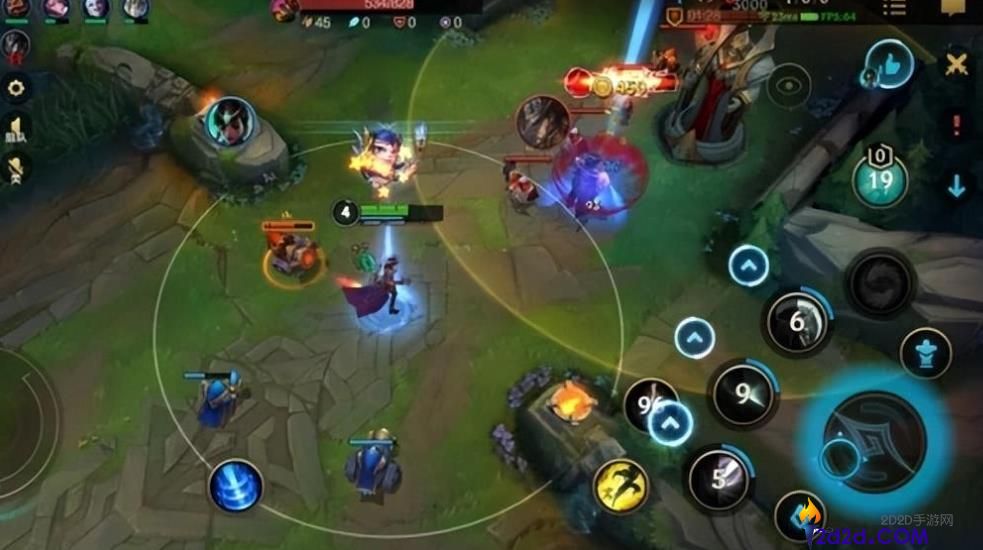The width and height of the screenshot is (983, 550).
Task: Send the blue down-arrow retreat ping
Action: click(957, 185)
